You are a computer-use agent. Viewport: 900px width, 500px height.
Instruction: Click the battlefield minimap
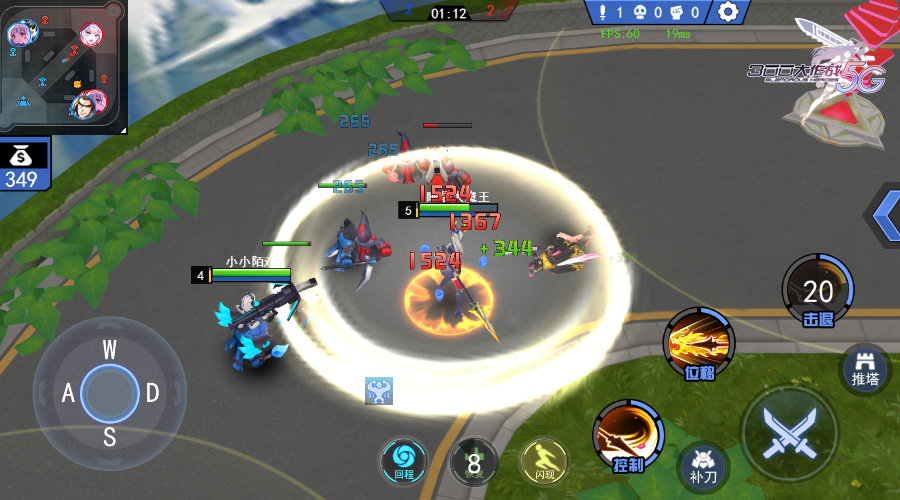coord(63,66)
